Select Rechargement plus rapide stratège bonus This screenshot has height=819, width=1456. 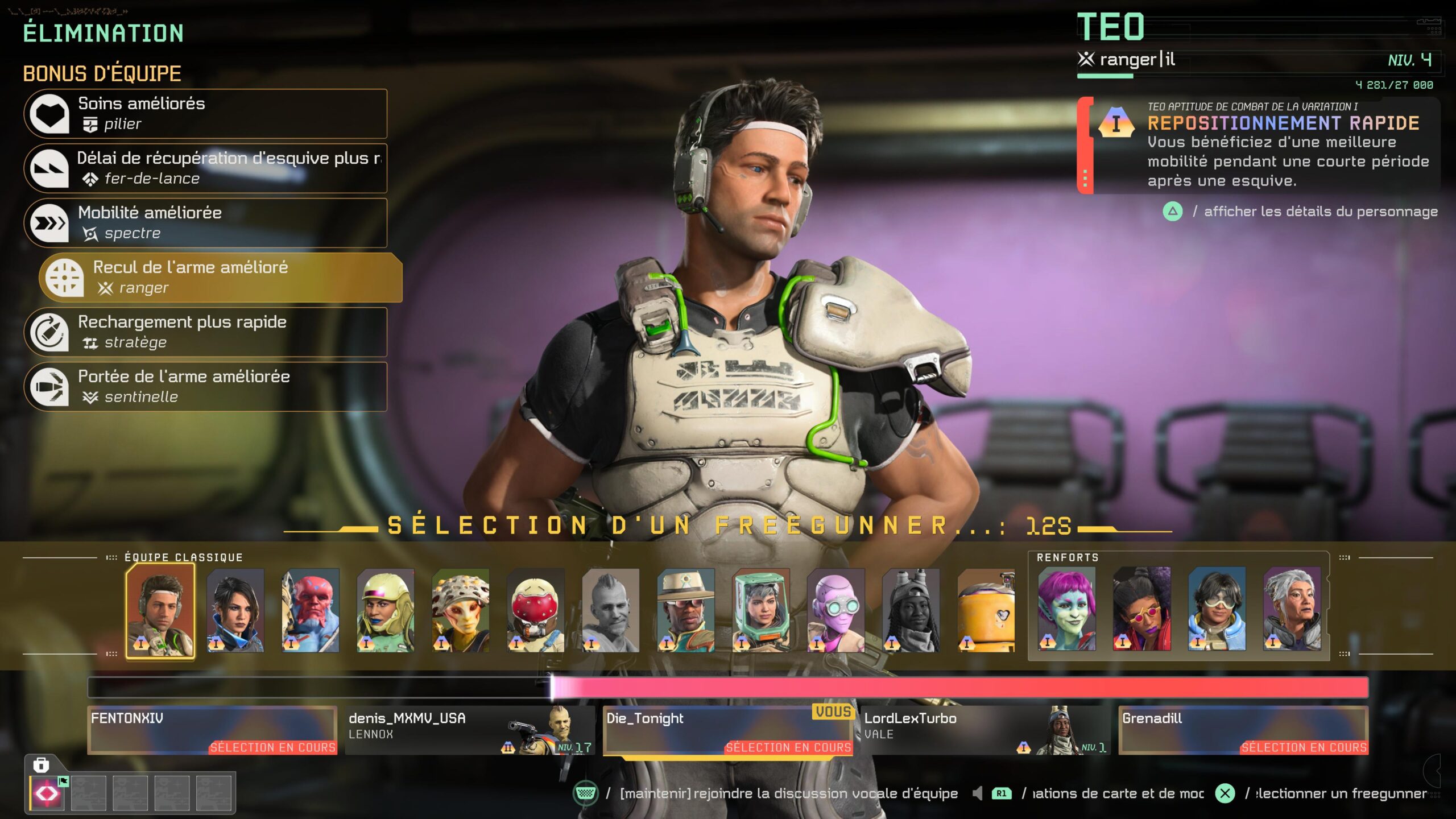[205, 332]
